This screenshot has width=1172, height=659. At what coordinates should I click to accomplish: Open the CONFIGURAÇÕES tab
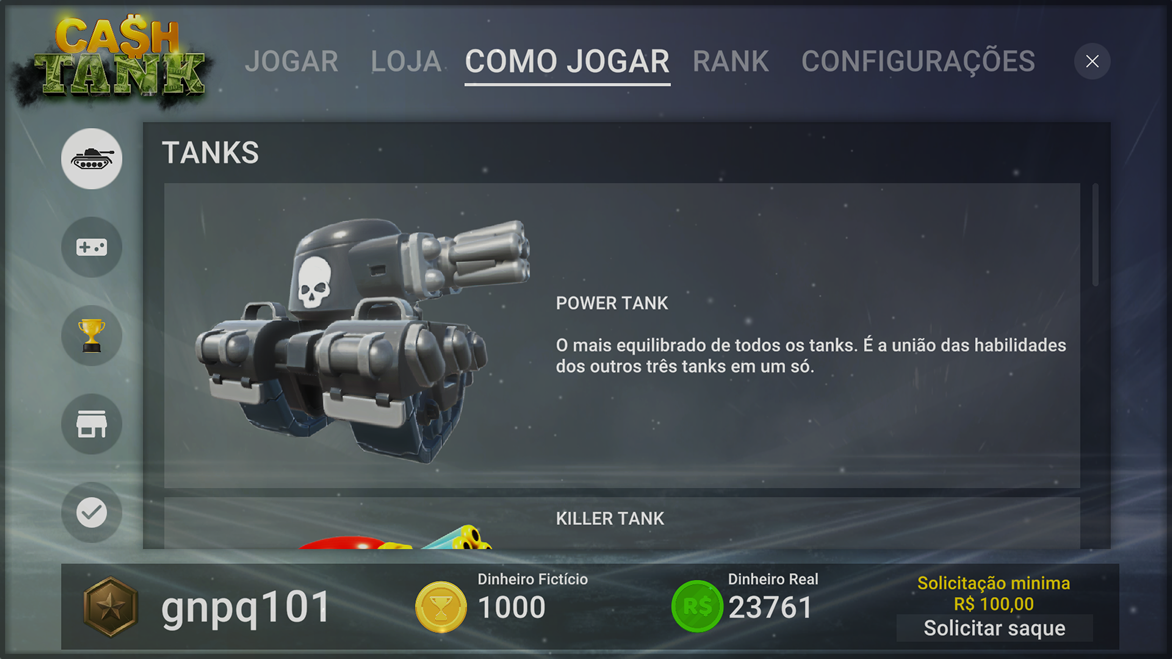pos(918,62)
